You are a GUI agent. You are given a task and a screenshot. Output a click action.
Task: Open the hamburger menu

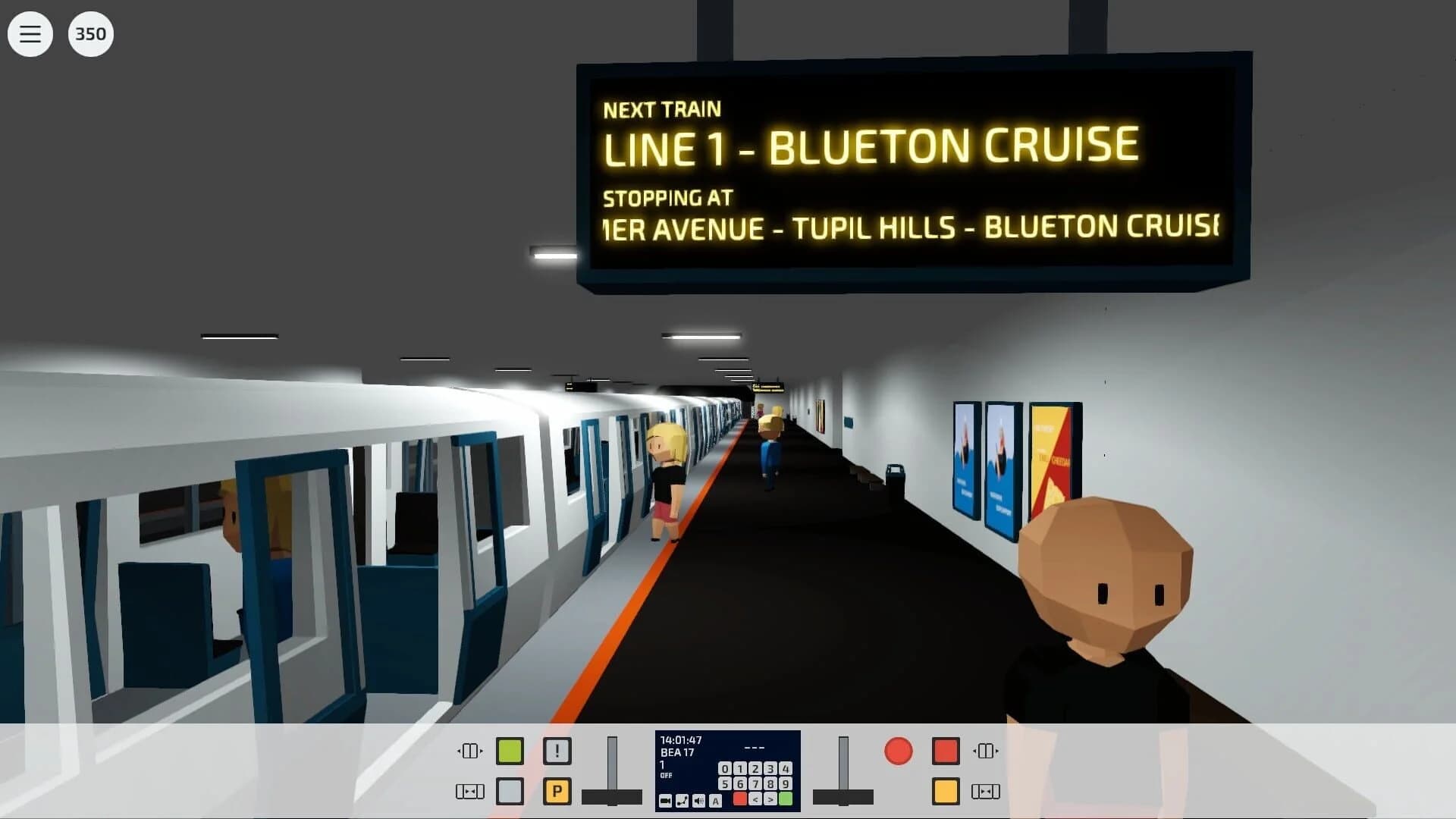tap(30, 33)
